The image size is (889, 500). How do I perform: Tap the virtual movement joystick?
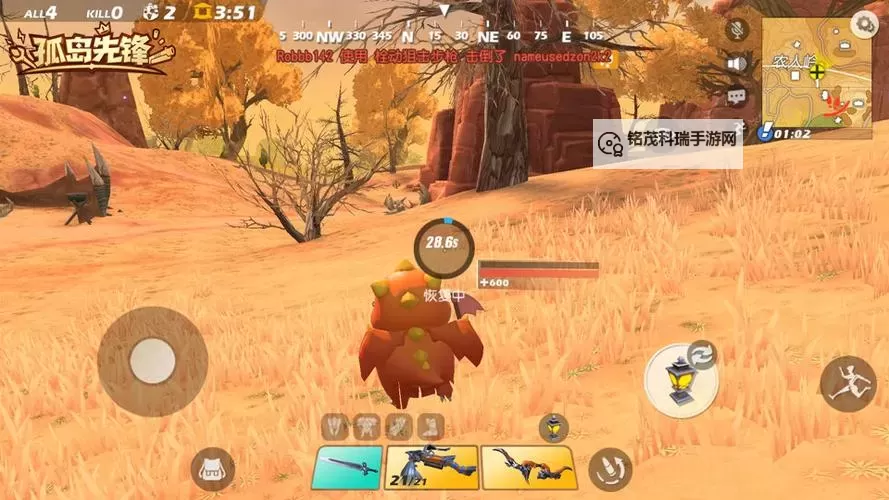(152, 360)
